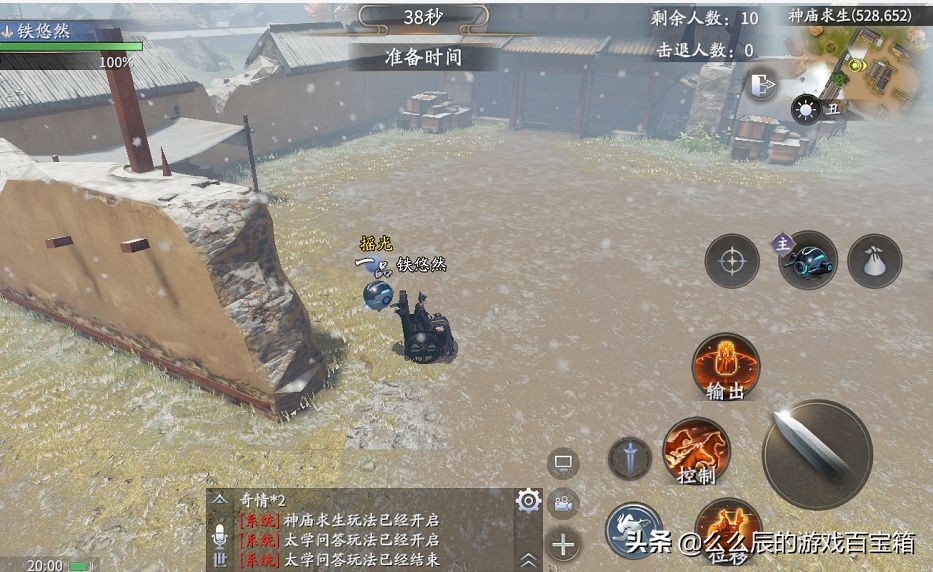Leave the match via the exit door icon

click(x=762, y=84)
